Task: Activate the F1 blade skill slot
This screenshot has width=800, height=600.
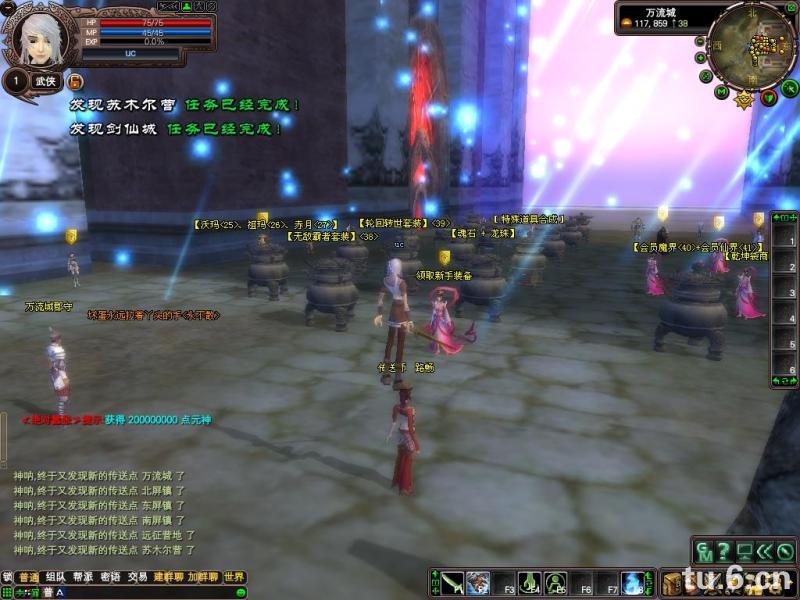Action: pos(451,582)
